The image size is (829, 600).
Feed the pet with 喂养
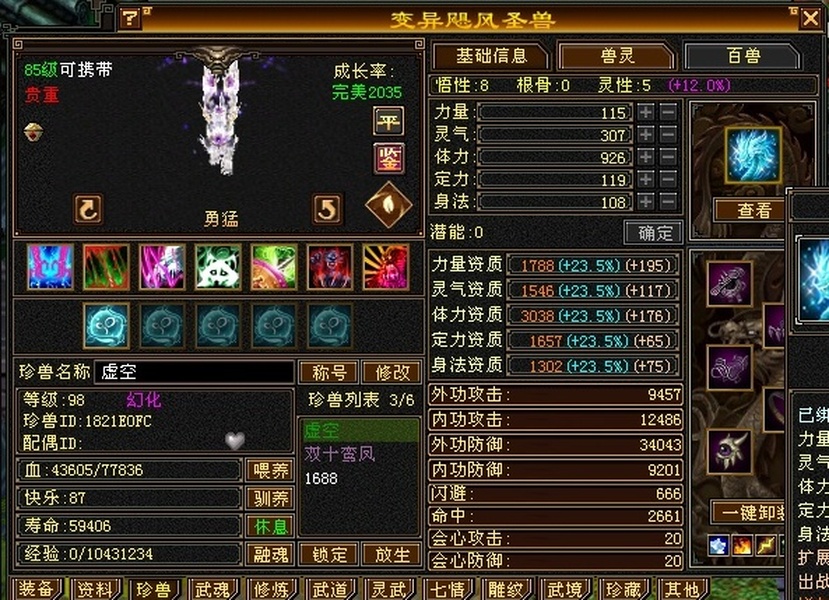(269, 470)
